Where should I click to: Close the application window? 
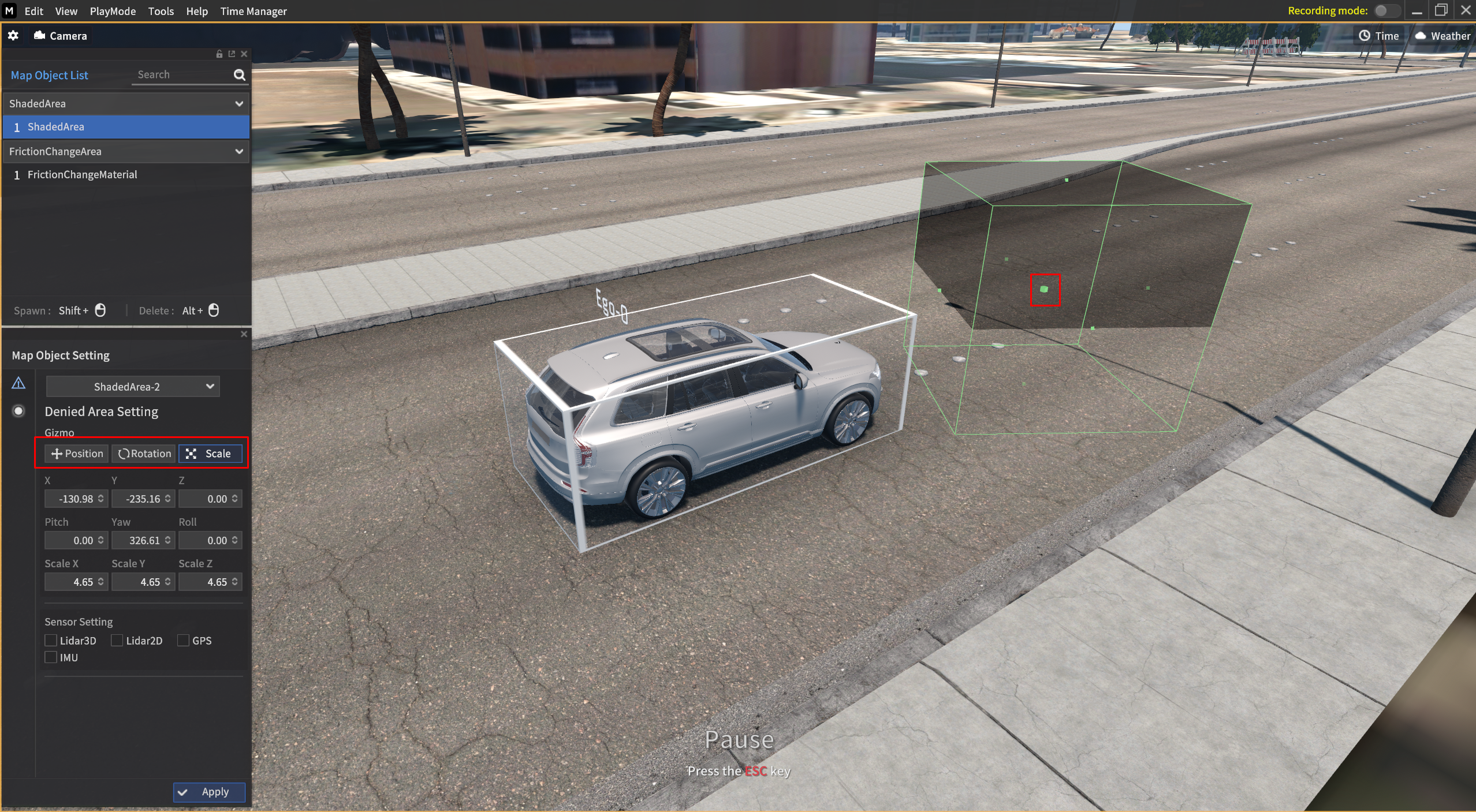coord(1466,10)
